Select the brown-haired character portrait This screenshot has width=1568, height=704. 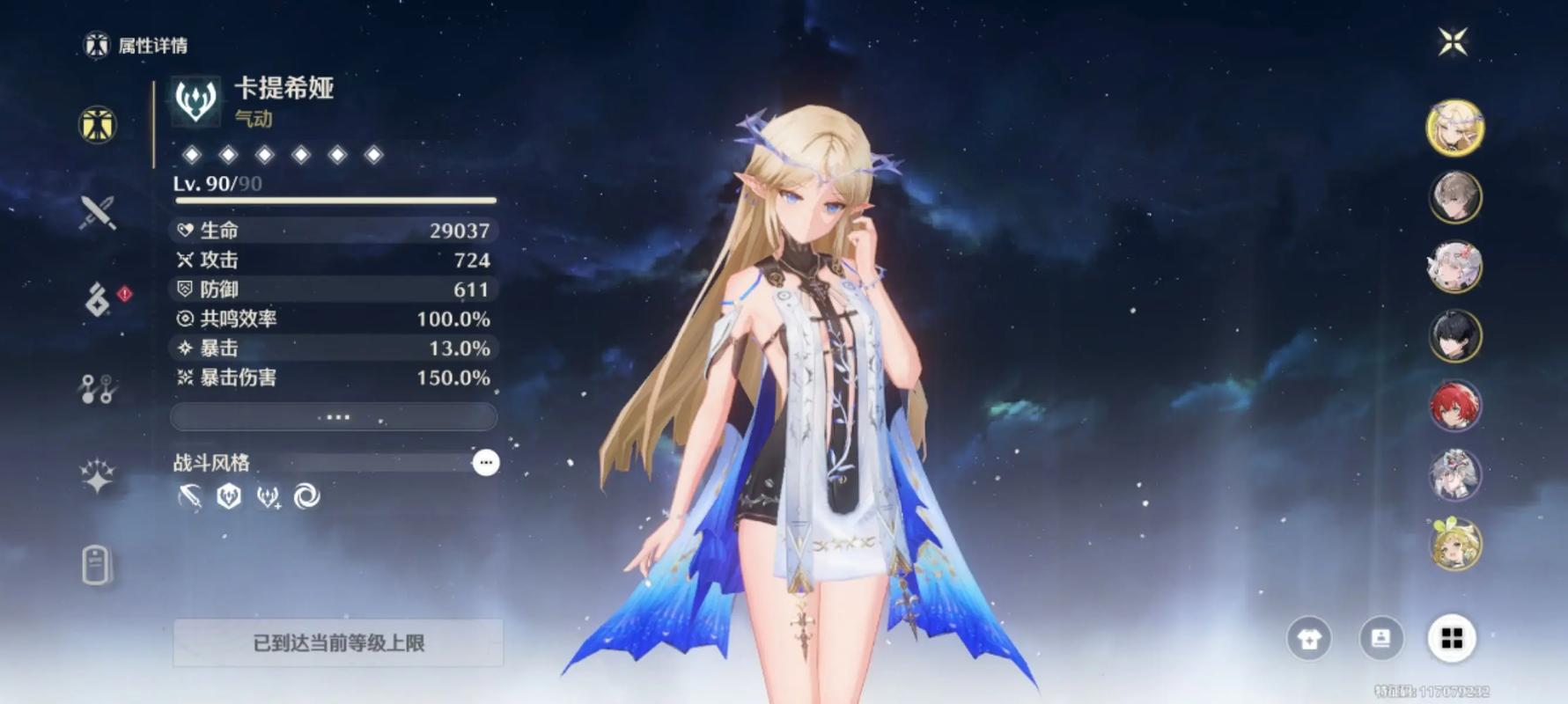[x=1454, y=197]
